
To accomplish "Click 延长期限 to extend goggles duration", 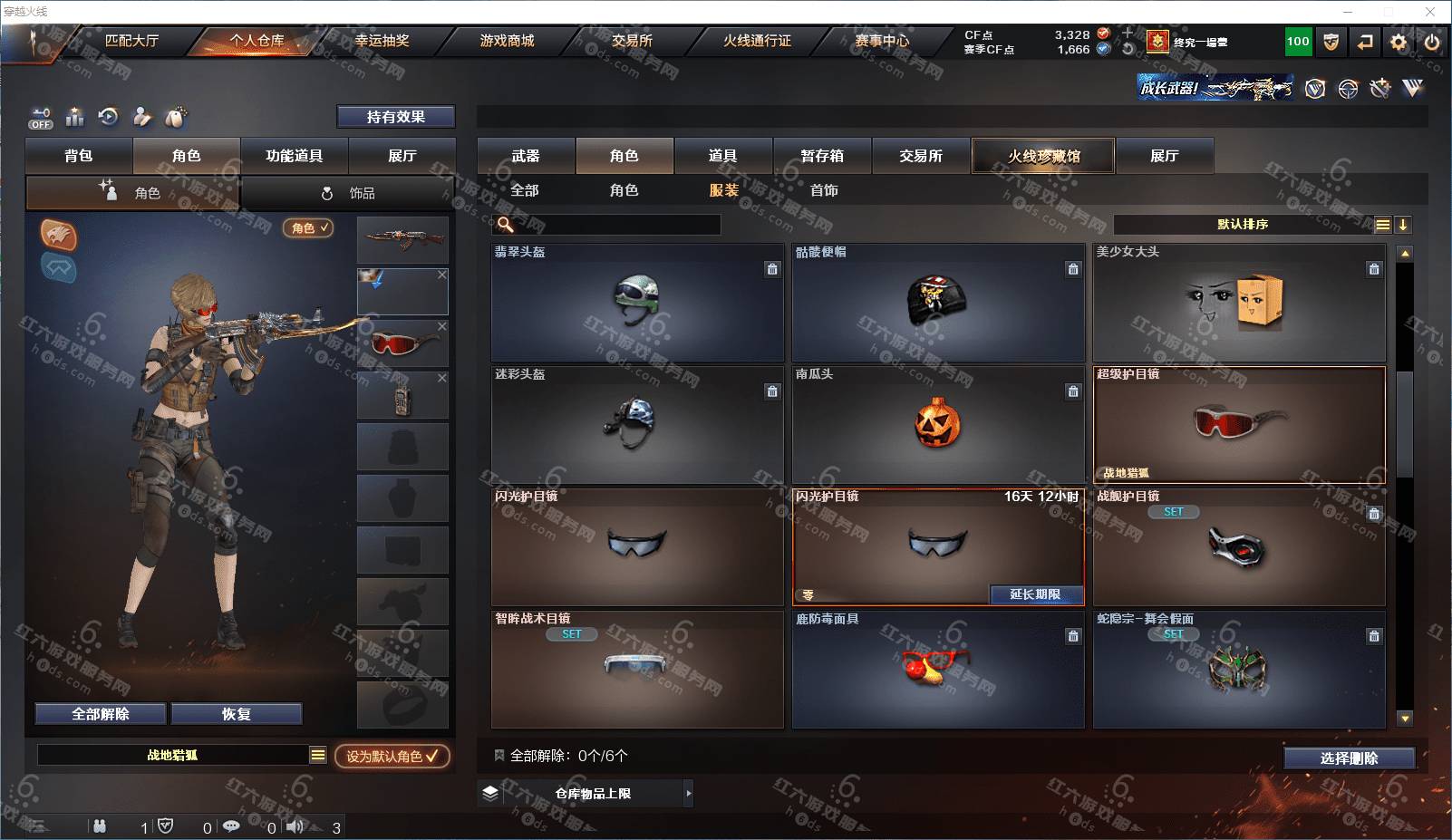I will coord(1035,594).
